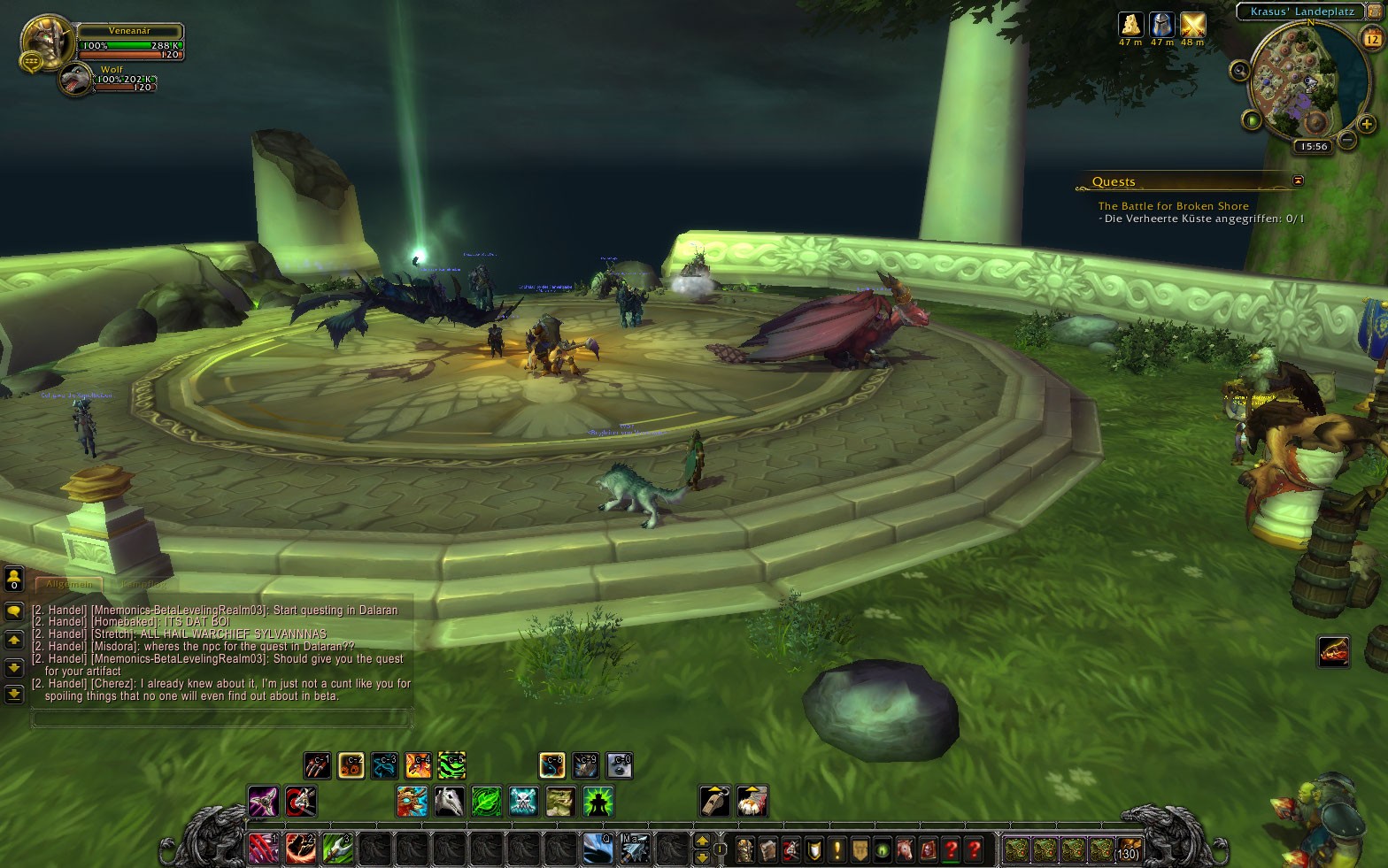
Task: Select The Battle for Broken Shore quest
Action: tap(1173, 206)
